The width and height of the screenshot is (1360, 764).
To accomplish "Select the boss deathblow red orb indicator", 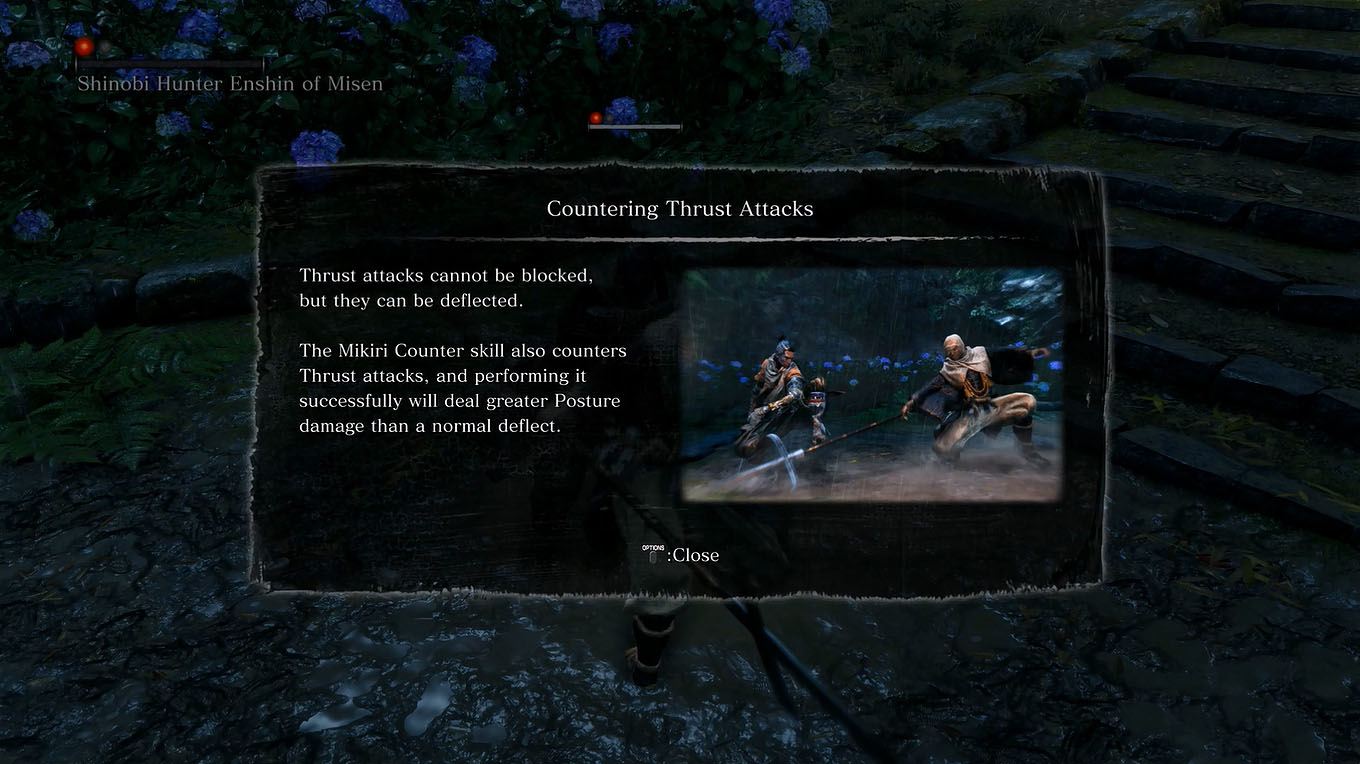I will point(85,45).
